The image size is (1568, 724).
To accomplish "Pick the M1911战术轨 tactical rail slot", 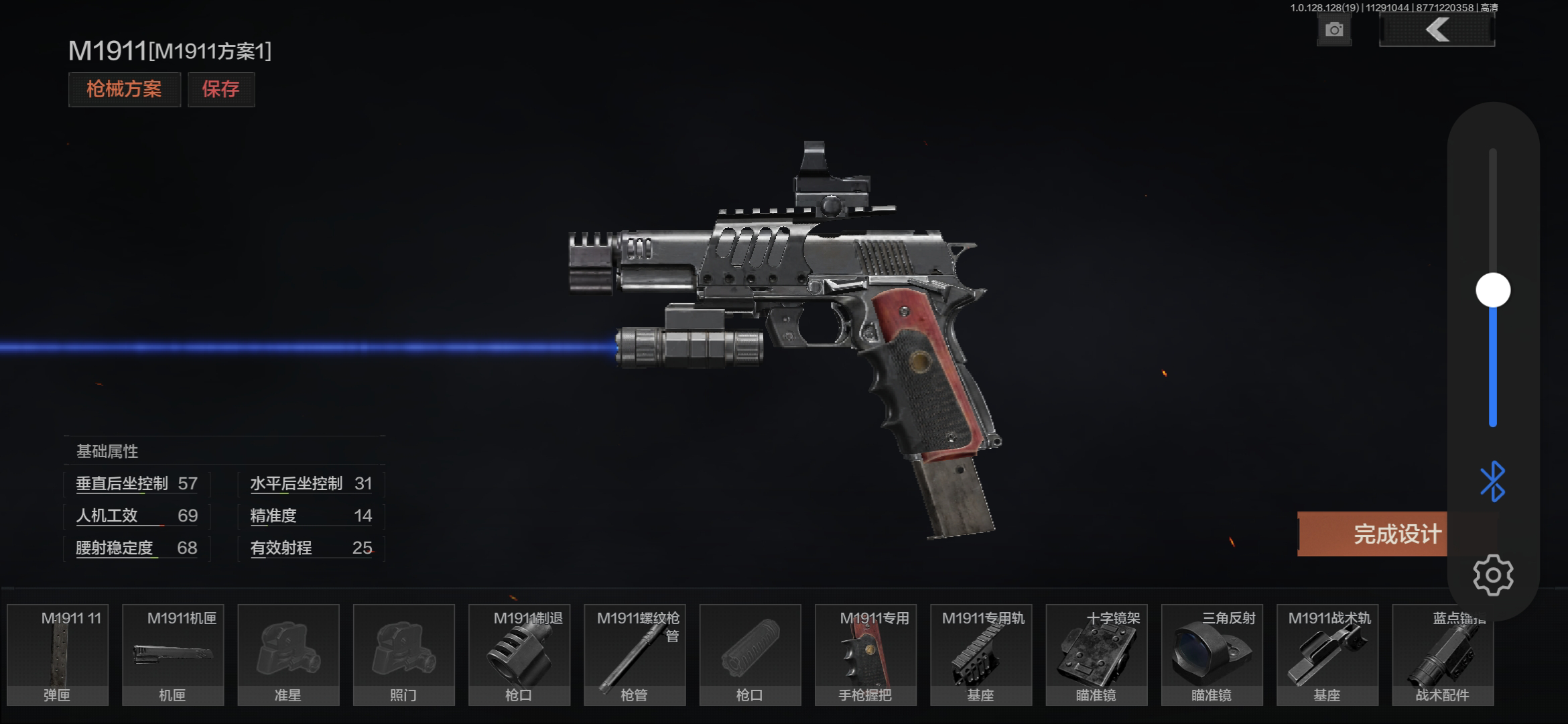I will [x=1327, y=655].
